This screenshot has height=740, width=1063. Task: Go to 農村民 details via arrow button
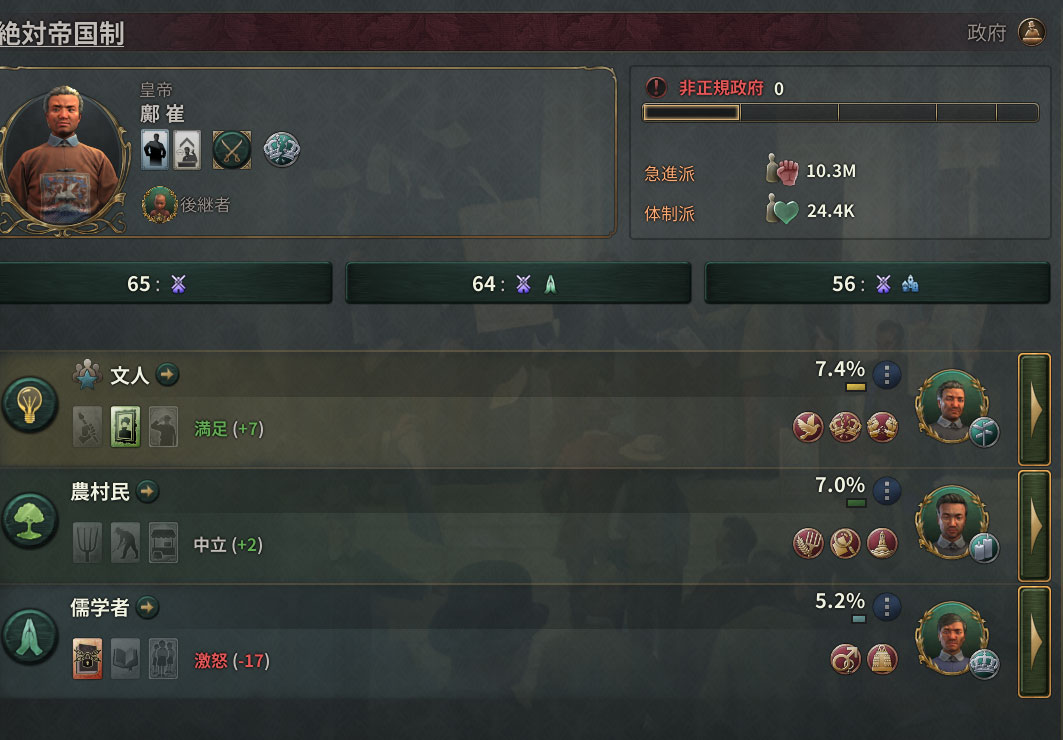pyautogui.click(x=148, y=491)
